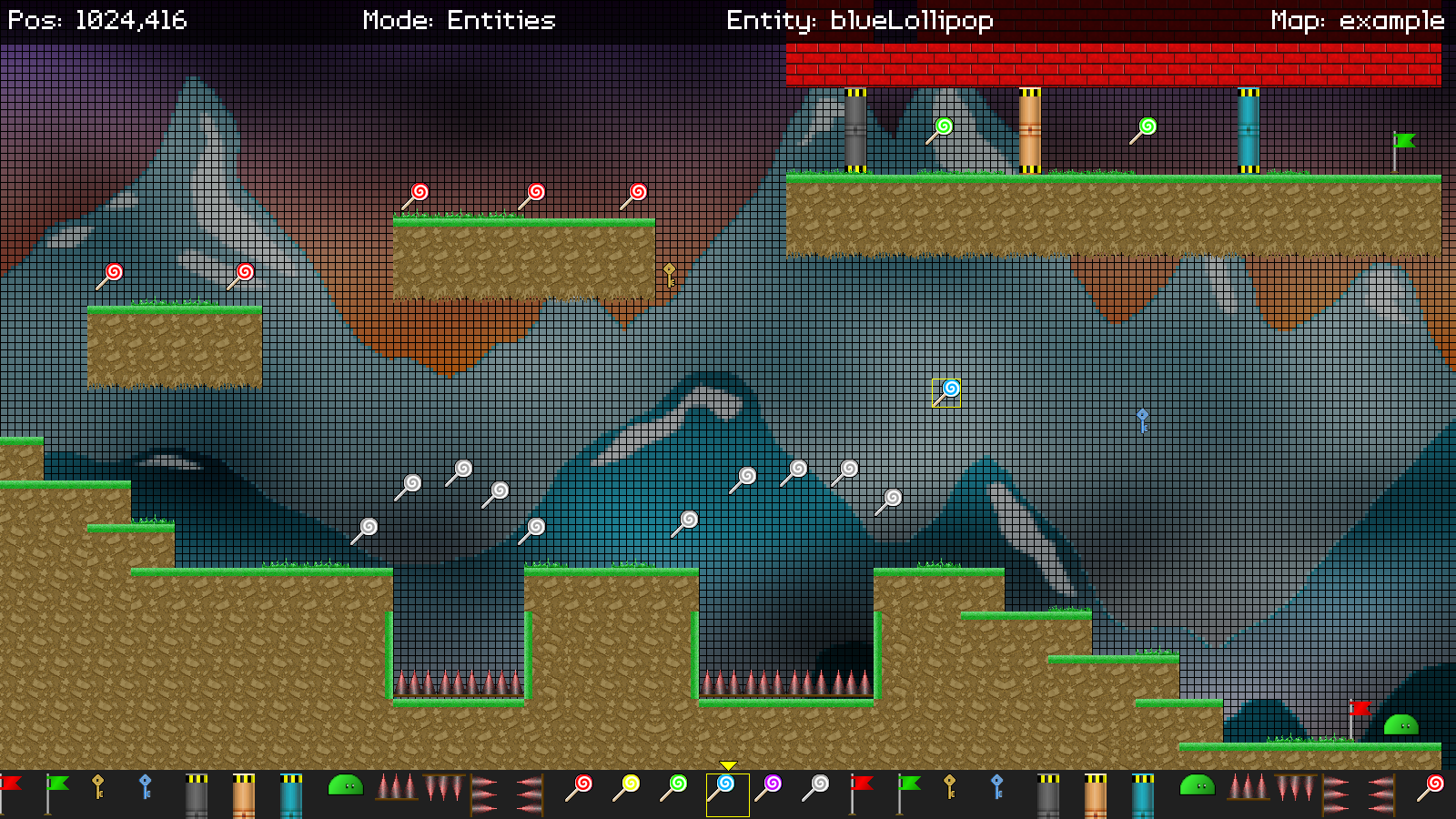Select the white lollipop palette entity
Viewport: 1456px width, 819px height.
coord(815,788)
